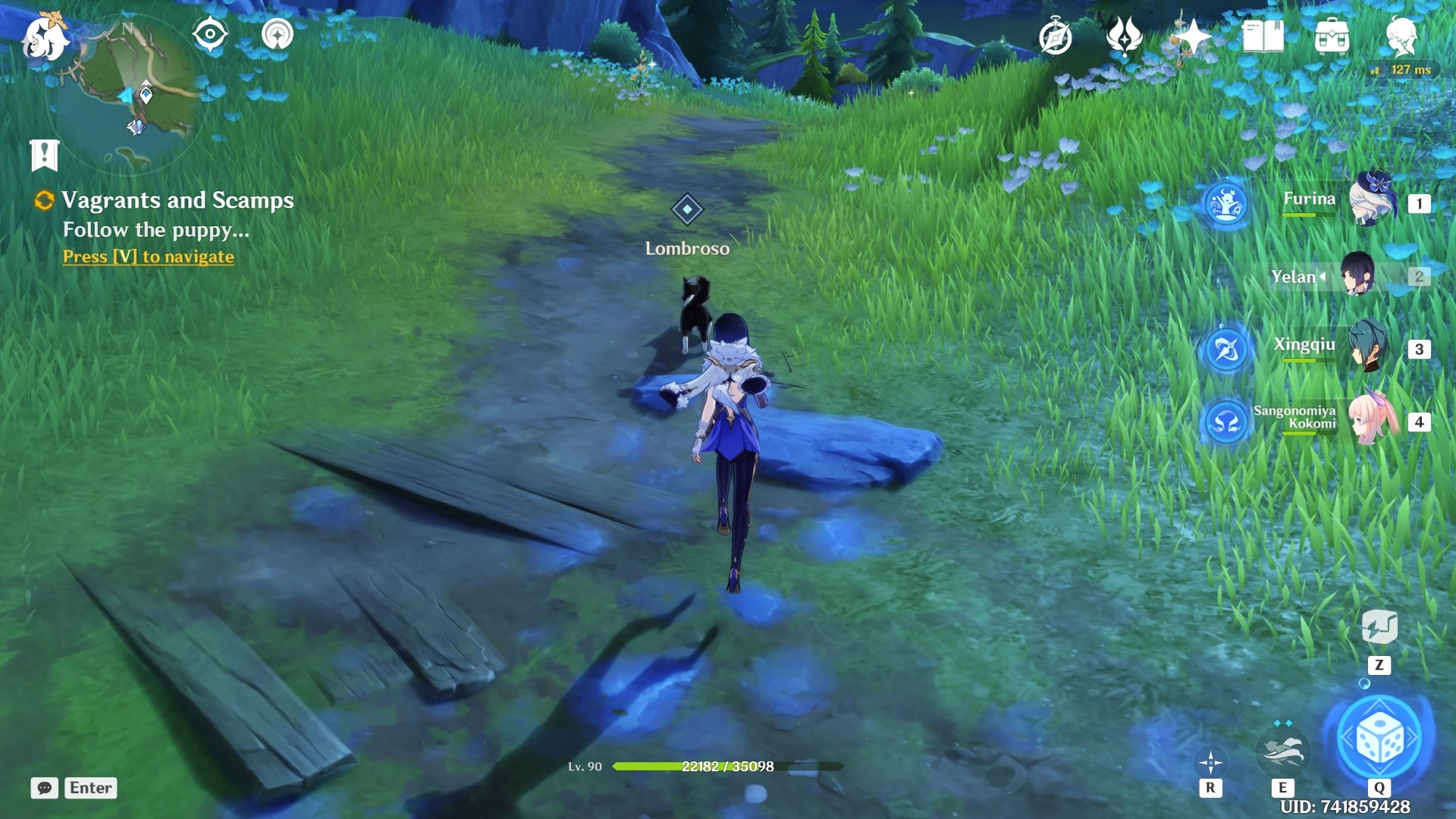1456x819 pixels.
Task: Click the Lombroso diamond marker
Action: point(687,209)
